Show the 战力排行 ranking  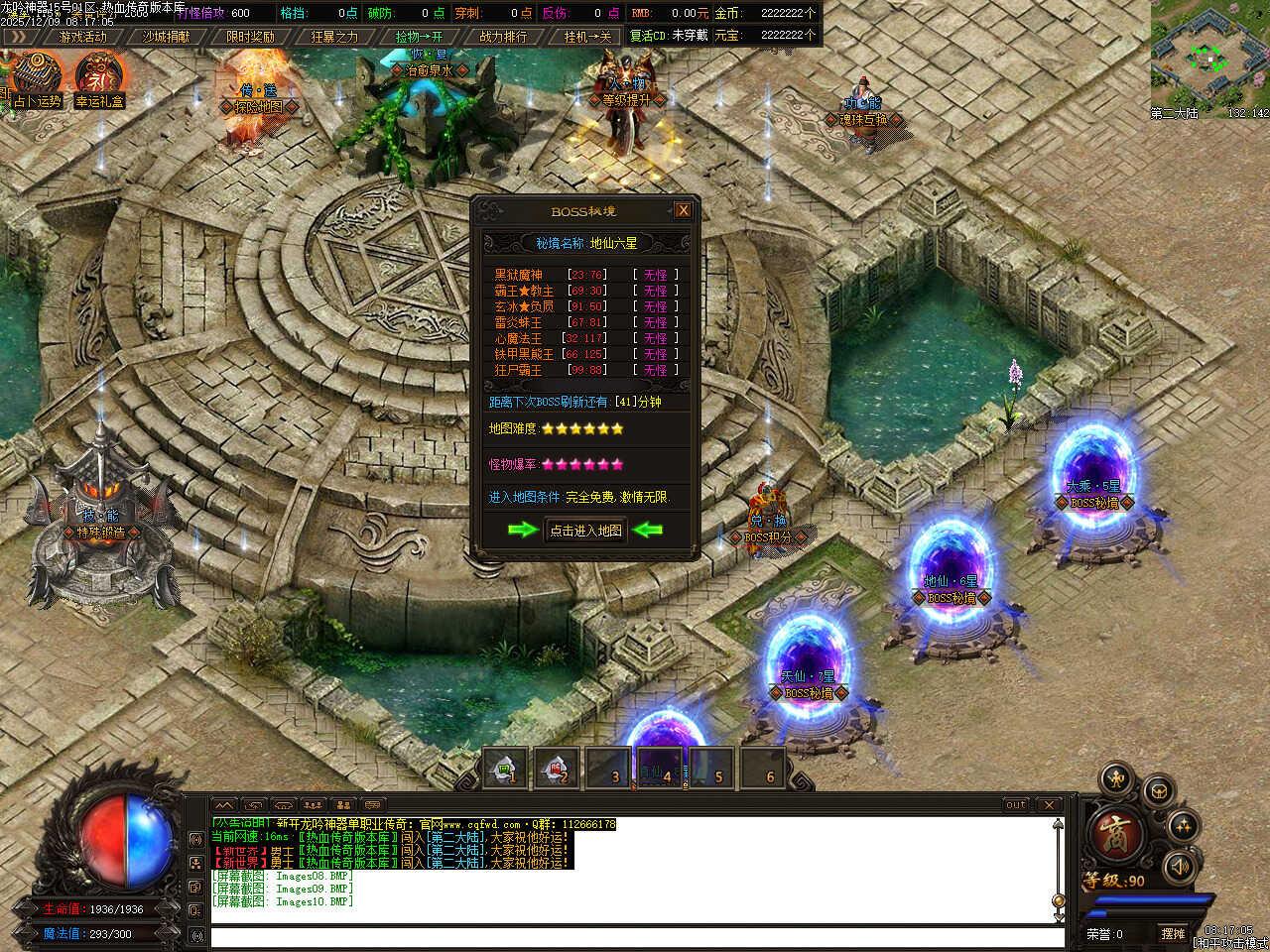503,37
